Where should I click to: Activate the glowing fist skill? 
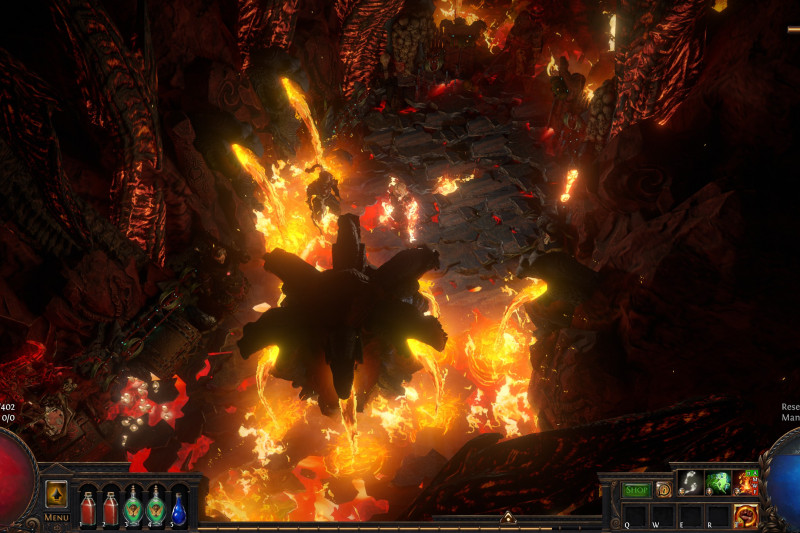(746, 516)
